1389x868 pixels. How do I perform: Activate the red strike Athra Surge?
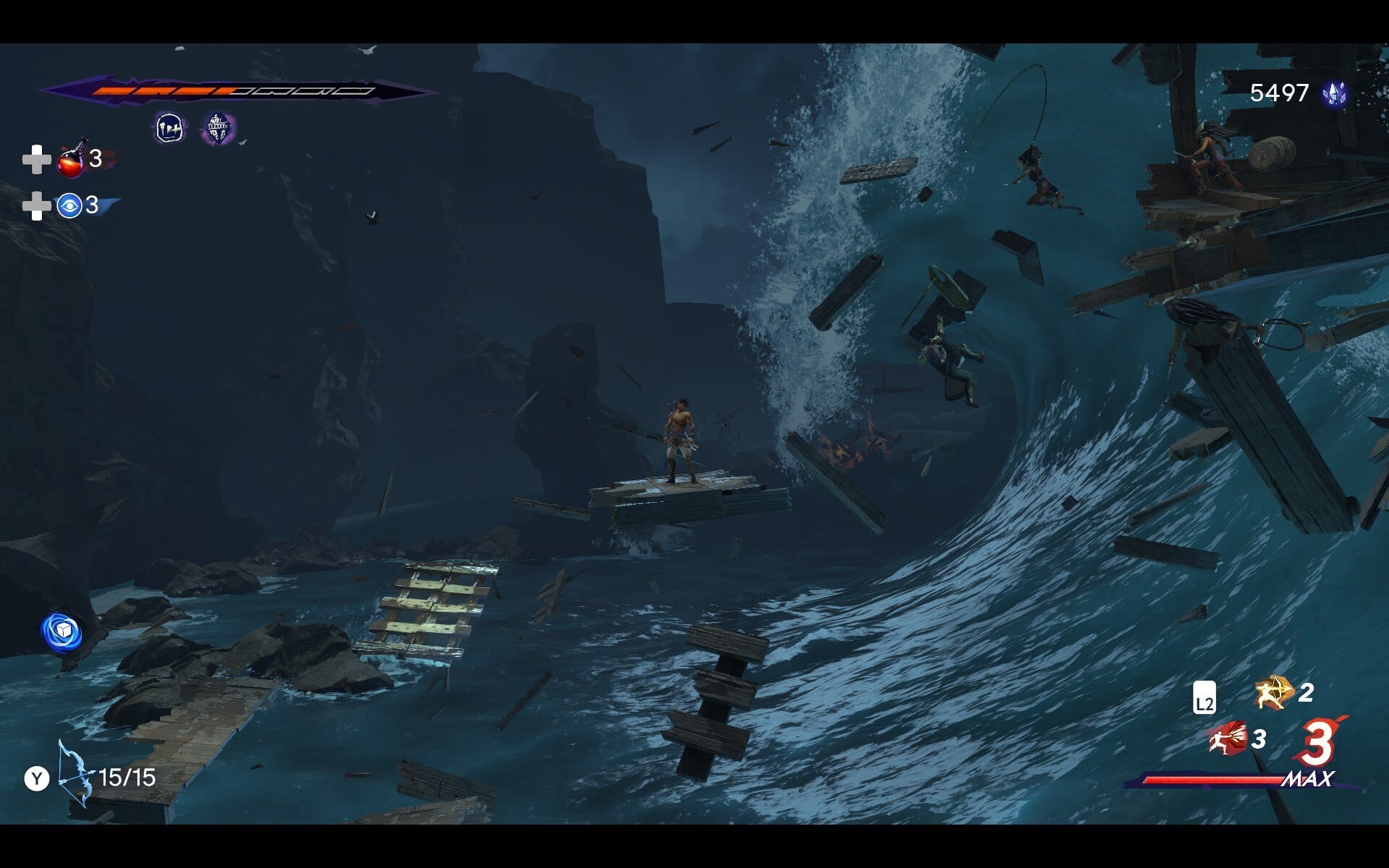(x=1227, y=739)
